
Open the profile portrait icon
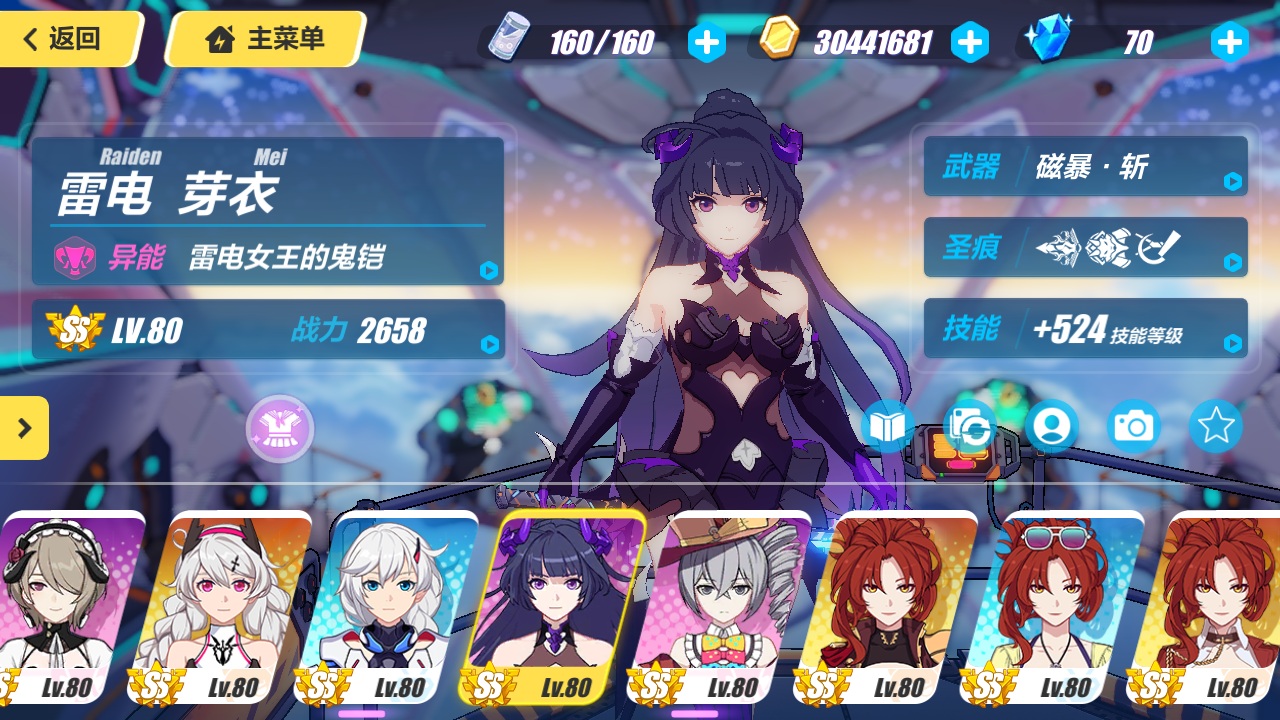click(x=1051, y=427)
